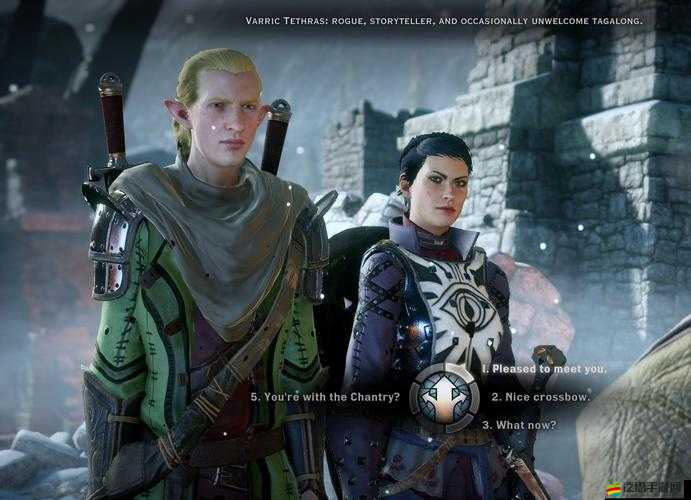
Task: Pick the "What now?" response
Action: [520, 424]
